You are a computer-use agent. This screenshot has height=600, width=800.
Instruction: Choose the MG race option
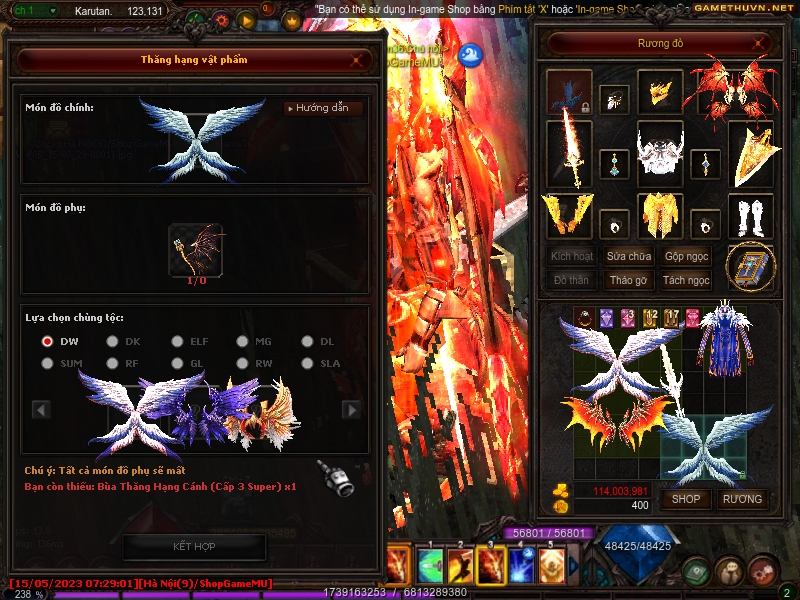point(242,341)
